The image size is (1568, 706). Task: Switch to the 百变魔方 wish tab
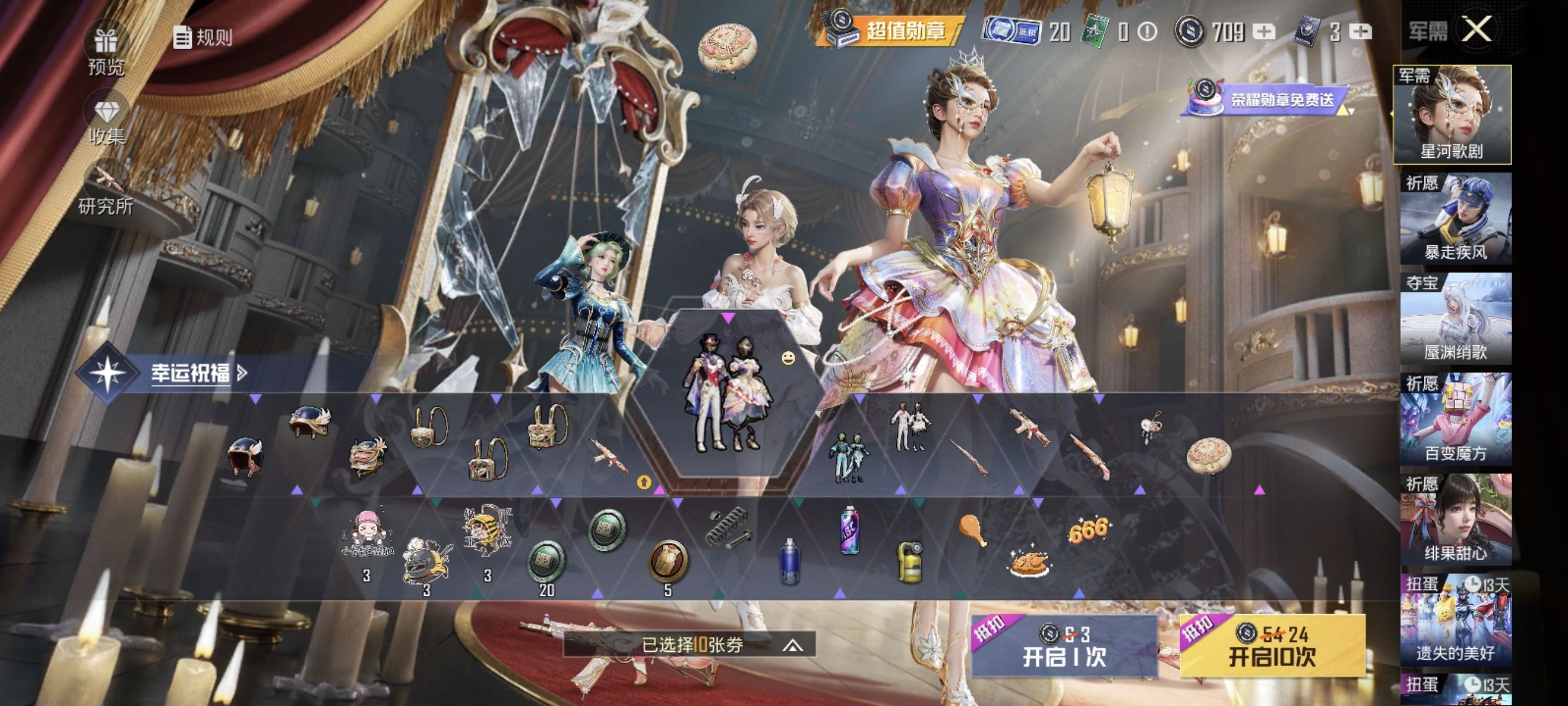[1455, 419]
